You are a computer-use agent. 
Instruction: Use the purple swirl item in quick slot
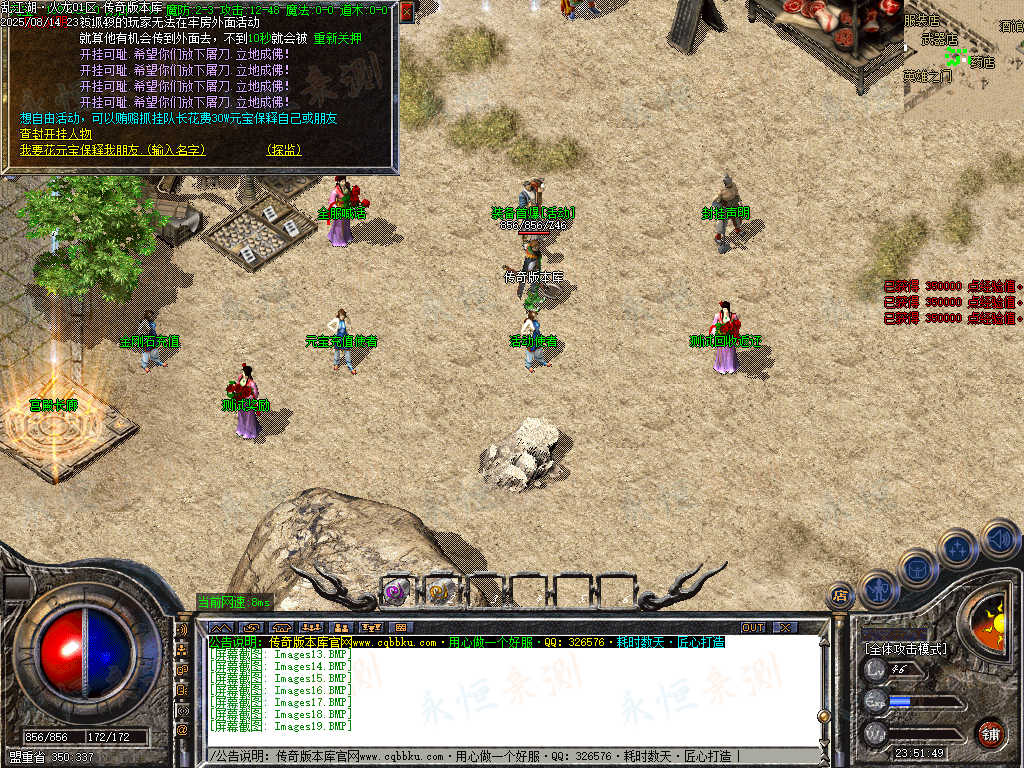coord(396,591)
